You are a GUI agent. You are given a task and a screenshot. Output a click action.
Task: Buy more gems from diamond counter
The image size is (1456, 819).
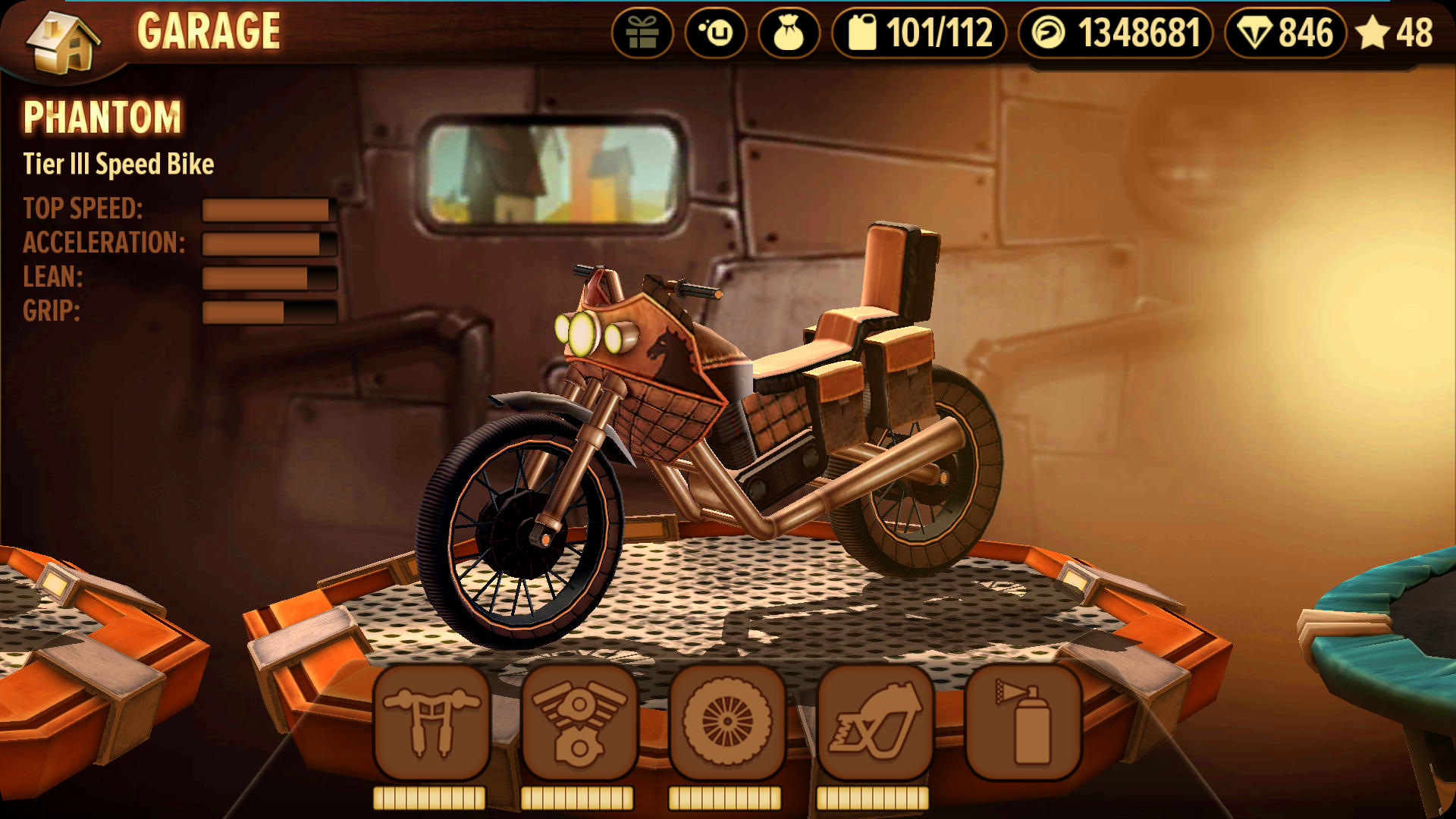[1285, 33]
